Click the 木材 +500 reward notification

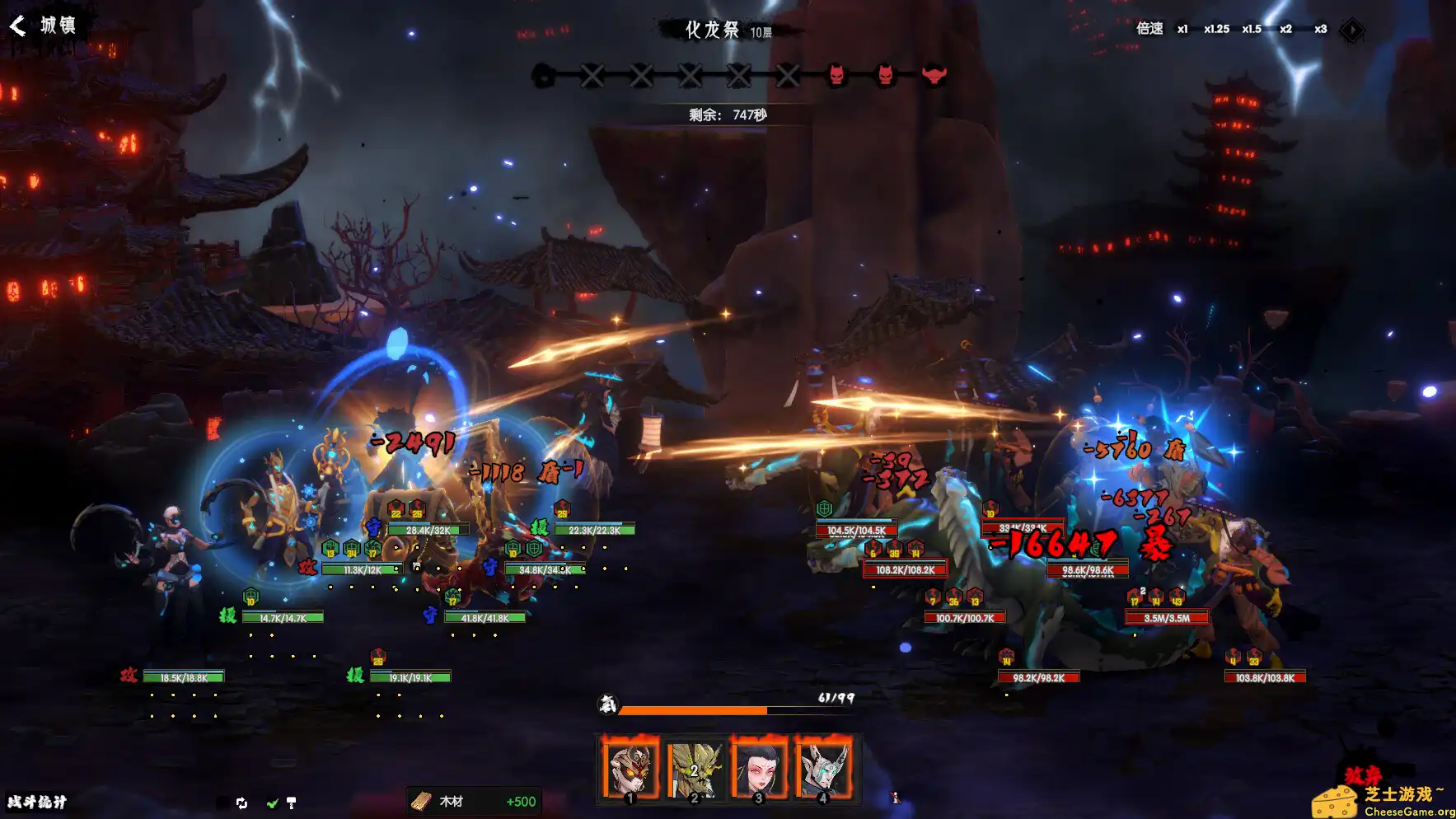point(475,802)
